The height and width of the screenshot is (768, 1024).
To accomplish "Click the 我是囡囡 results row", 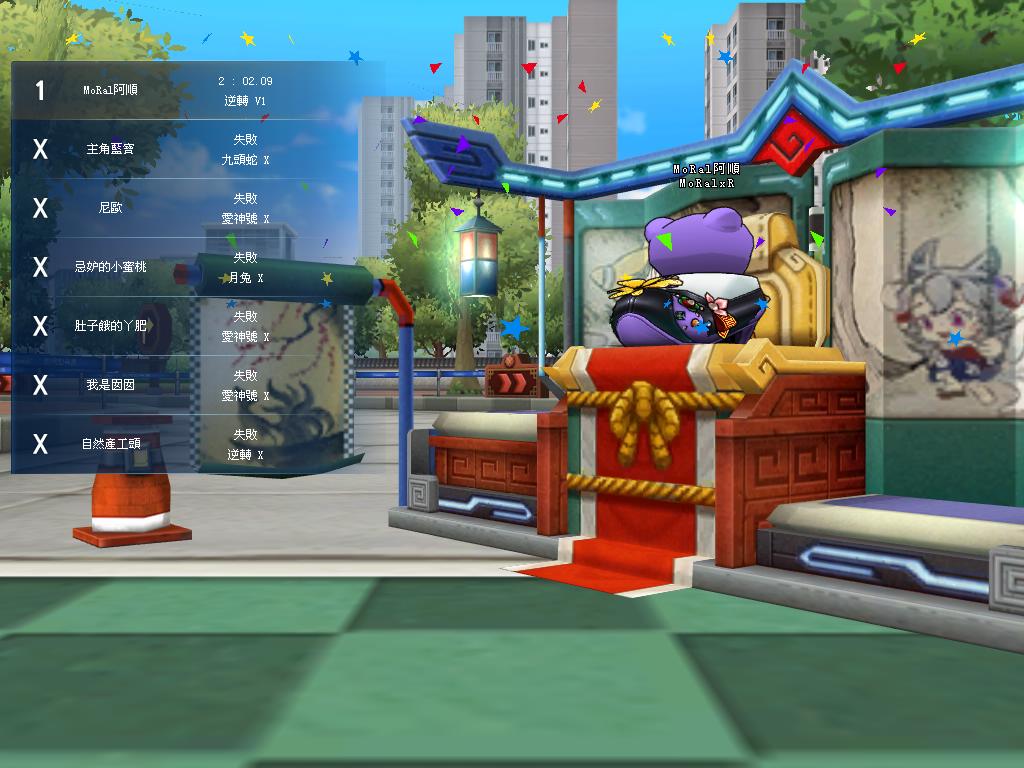I will pos(197,385).
